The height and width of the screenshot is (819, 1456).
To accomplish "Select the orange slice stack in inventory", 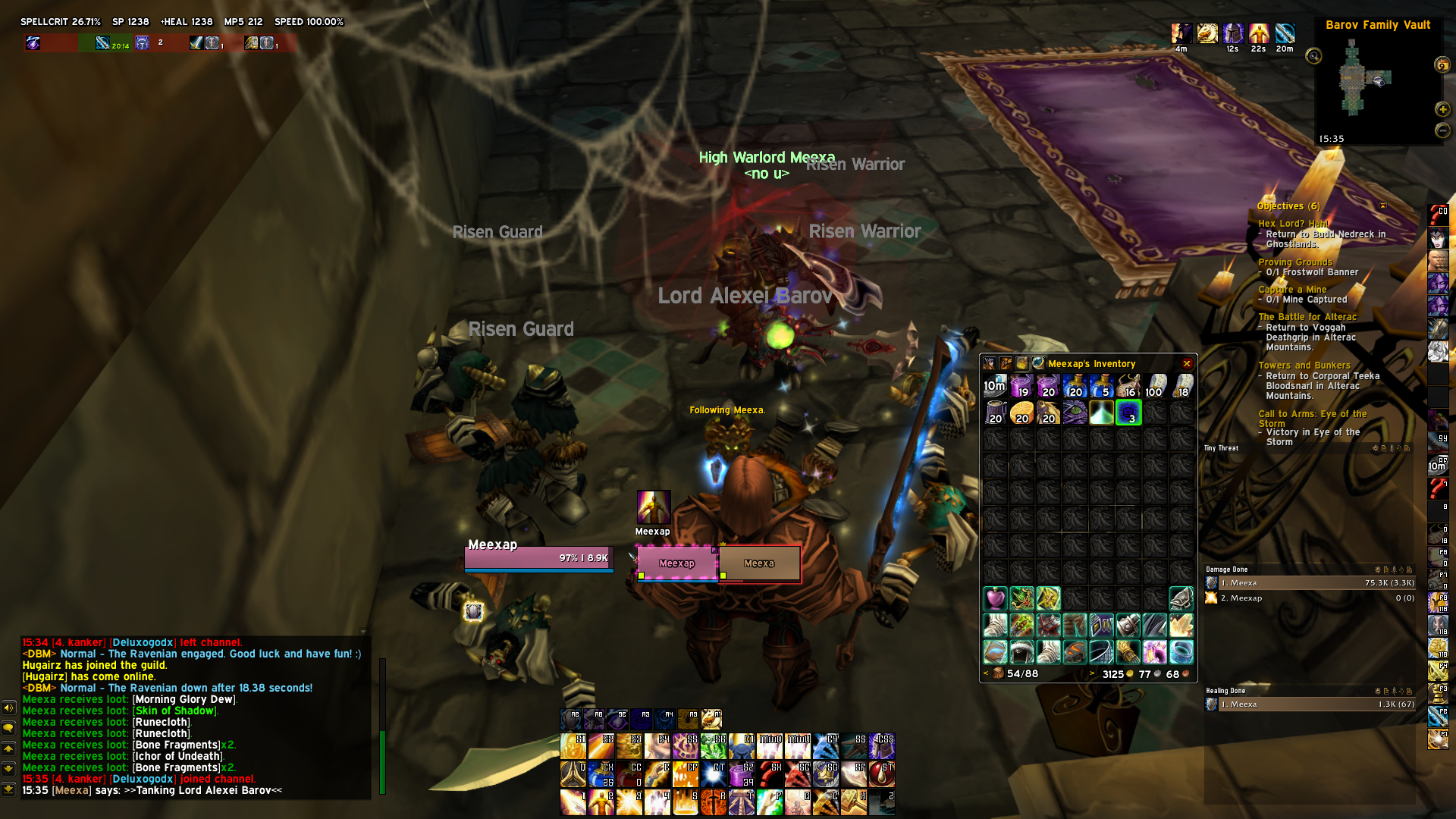I will [1021, 413].
